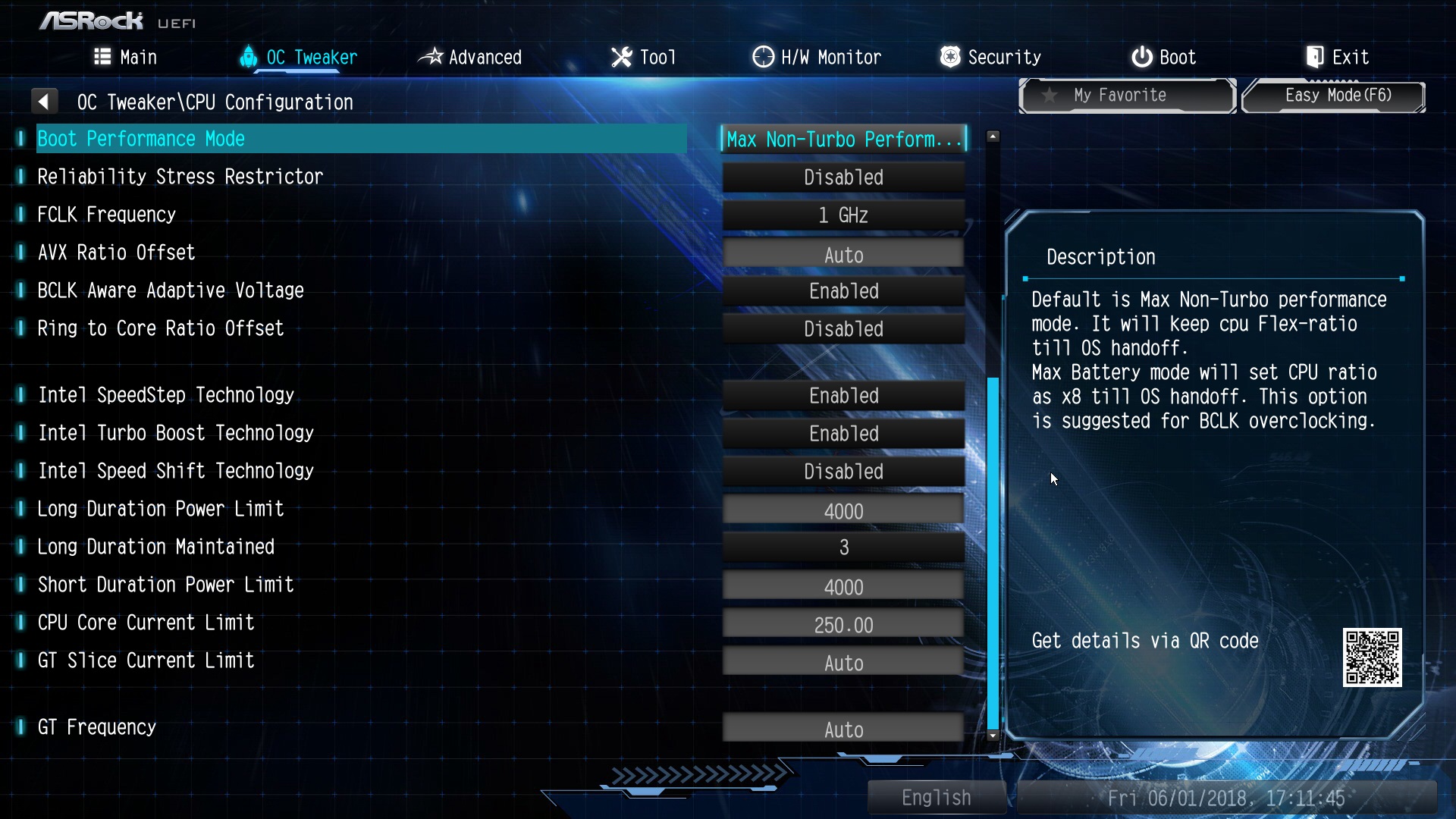This screenshot has width=1456, height=819.
Task: Click the scrollbar down arrow
Action: click(x=993, y=736)
